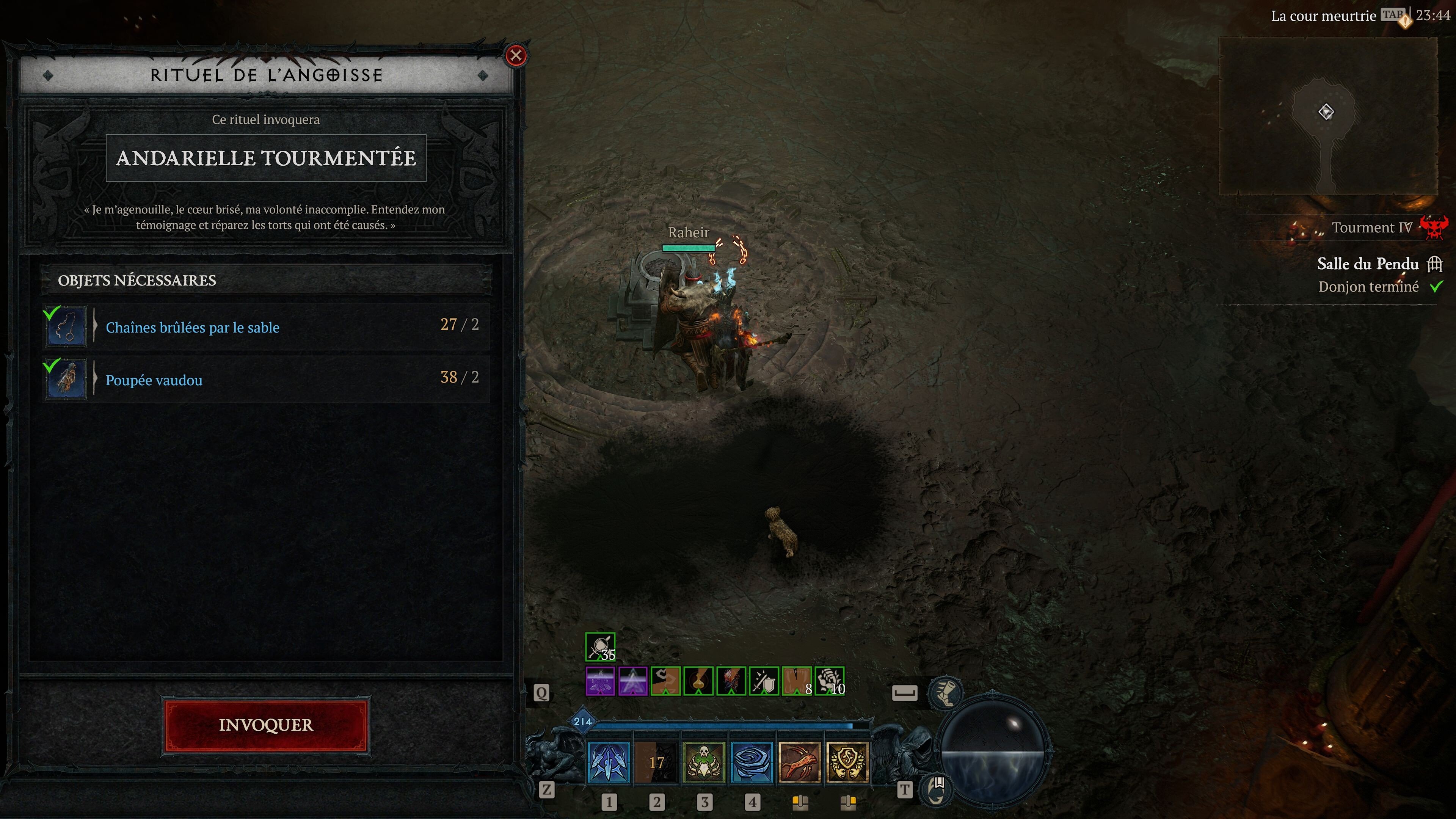Use the skill on cooldown showing 17
Image resolution: width=1456 pixels, height=819 pixels.
pos(656,763)
